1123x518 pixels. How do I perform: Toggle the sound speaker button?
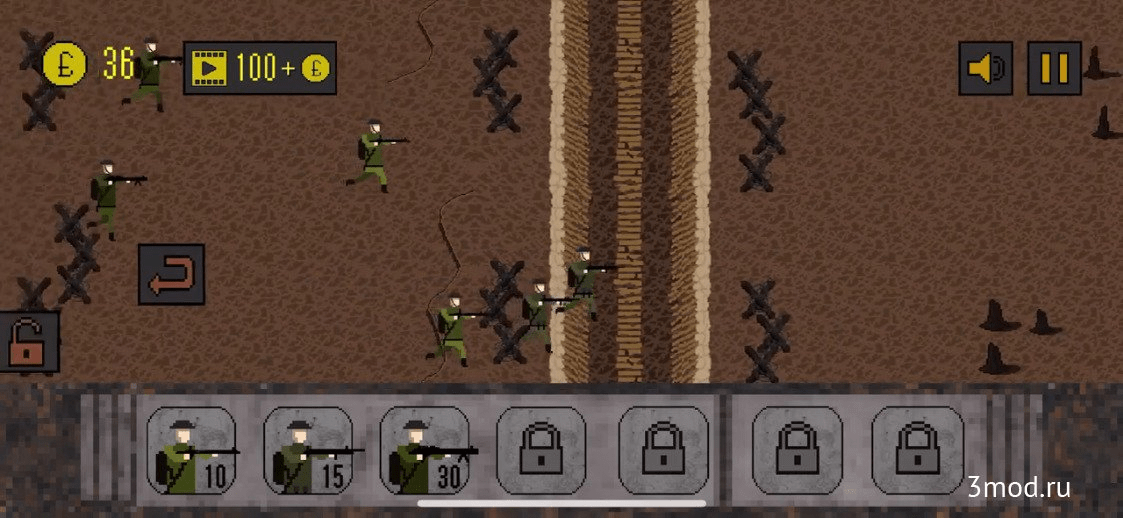tap(985, 68)
